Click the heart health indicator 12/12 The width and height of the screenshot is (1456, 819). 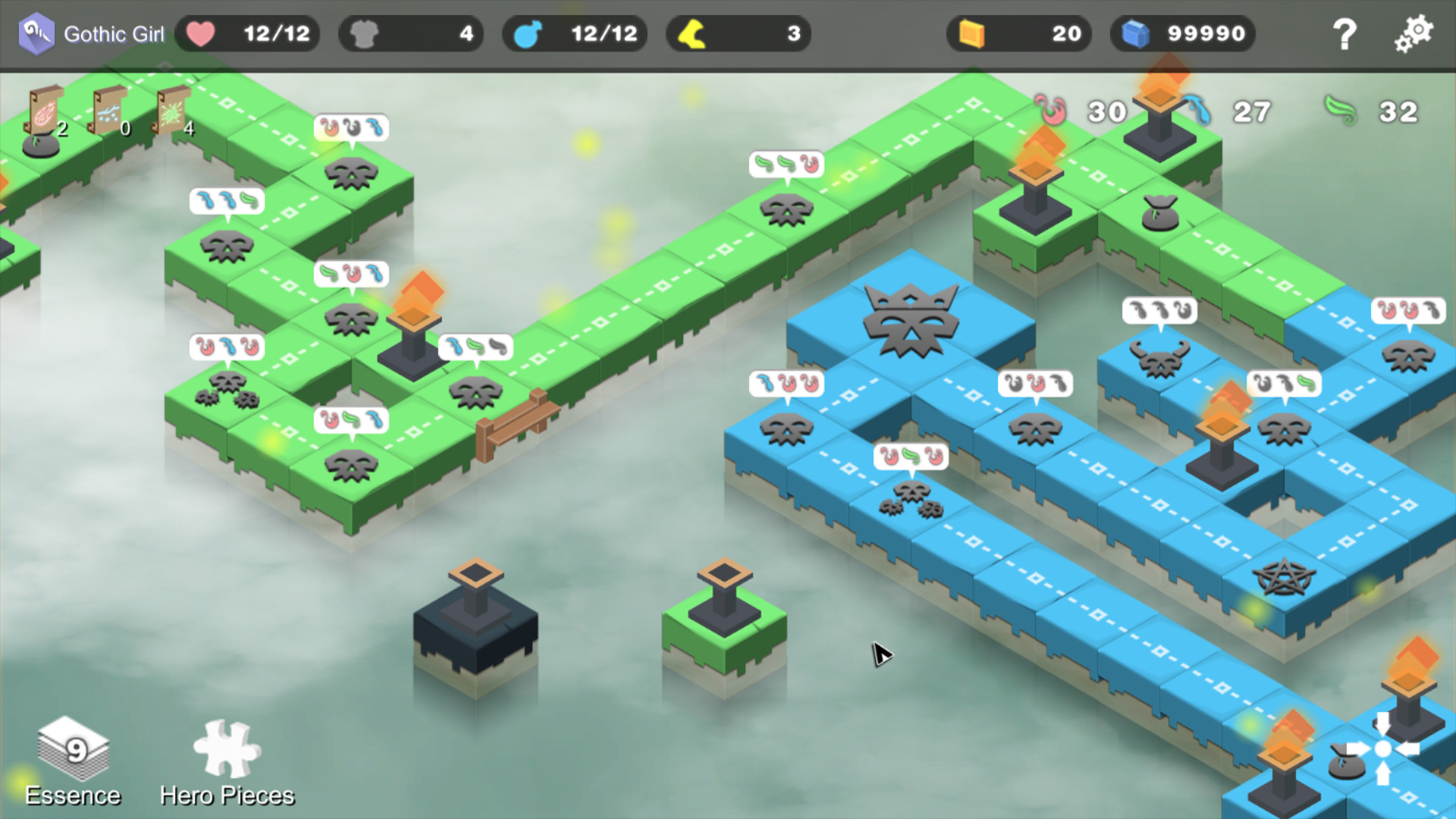coord(246,33)
